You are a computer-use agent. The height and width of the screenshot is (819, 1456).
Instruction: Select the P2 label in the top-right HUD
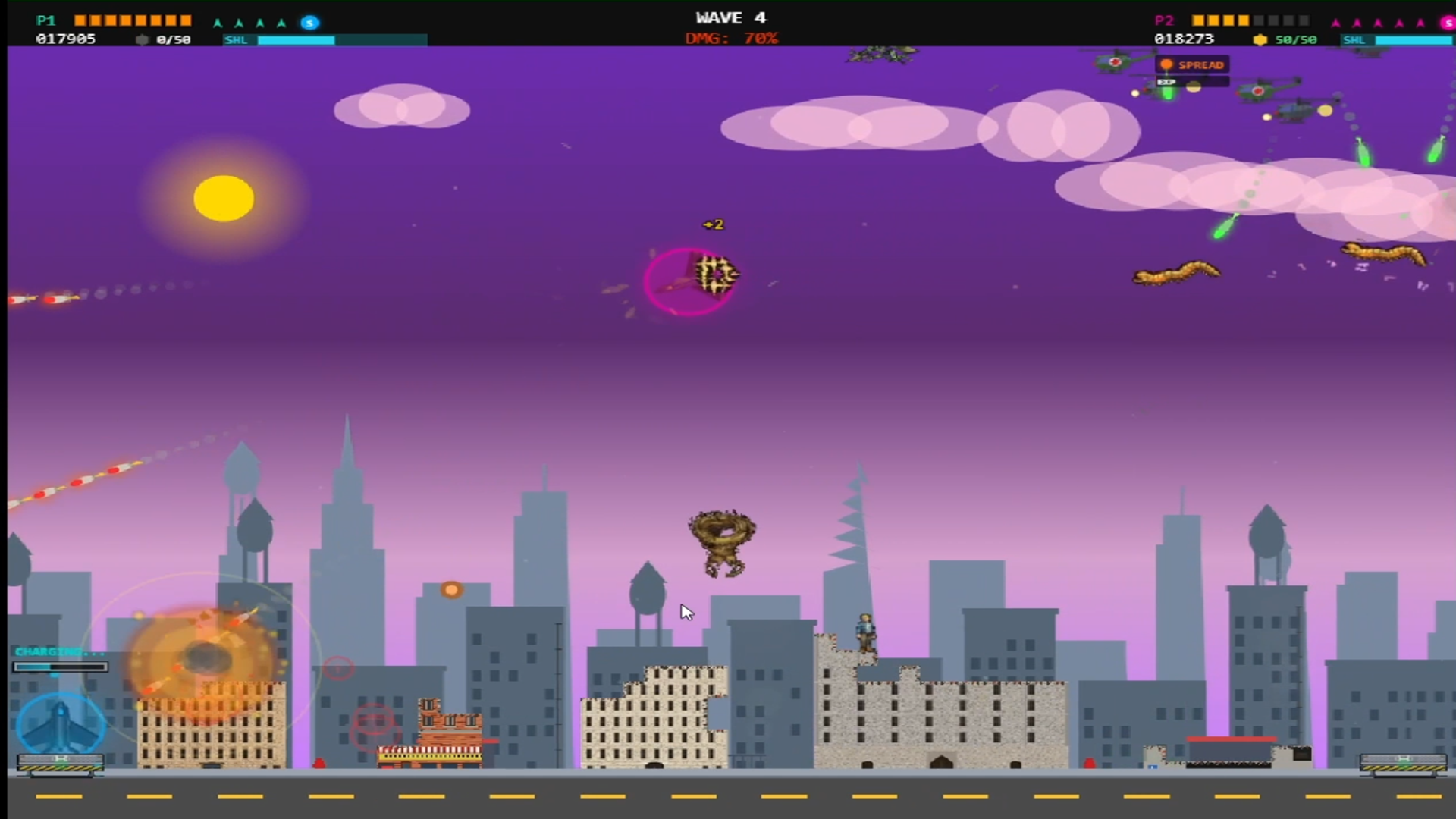pyautogui.click(x=1165, y=20)
